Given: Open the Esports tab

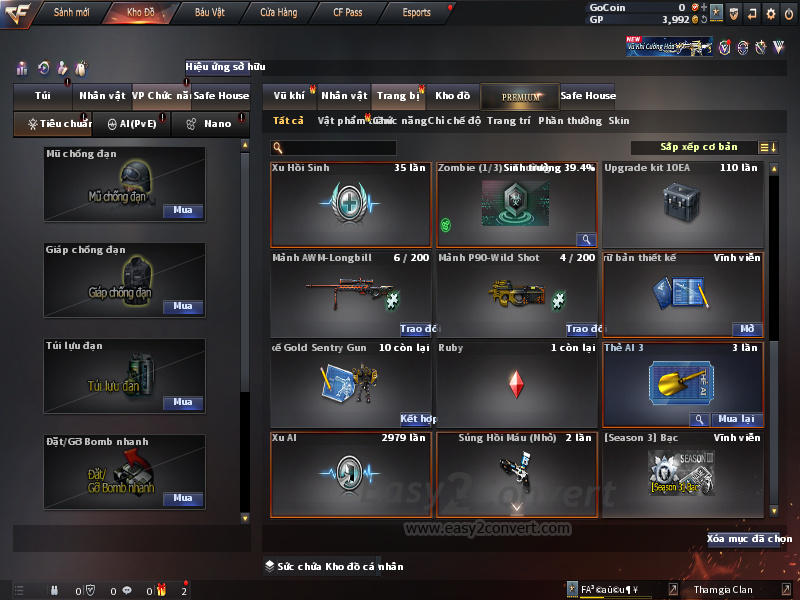Looking at the screenshot, I should pyautogui.click(x=416, y=13).
